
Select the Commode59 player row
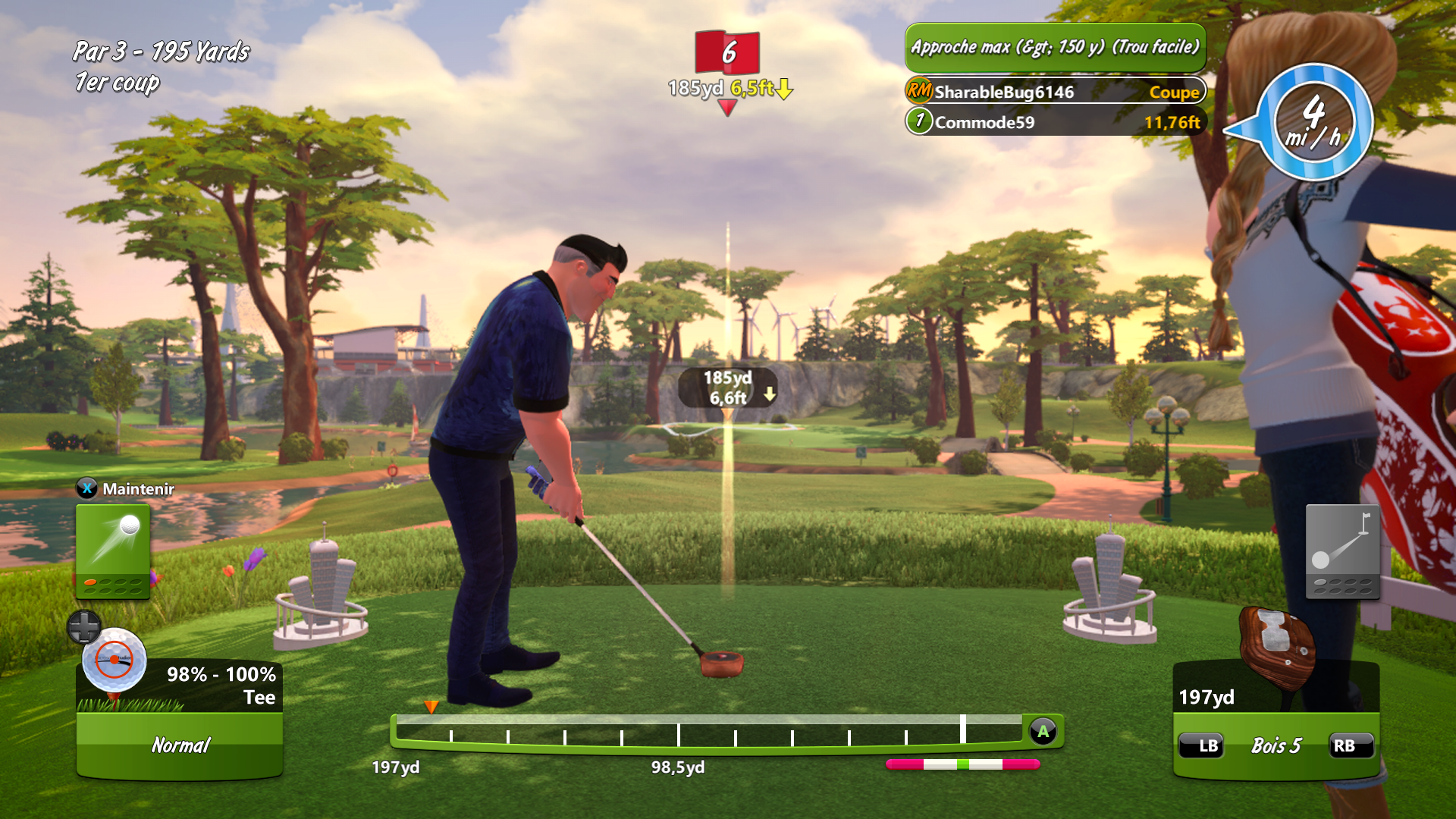[x=1055, y=122]
